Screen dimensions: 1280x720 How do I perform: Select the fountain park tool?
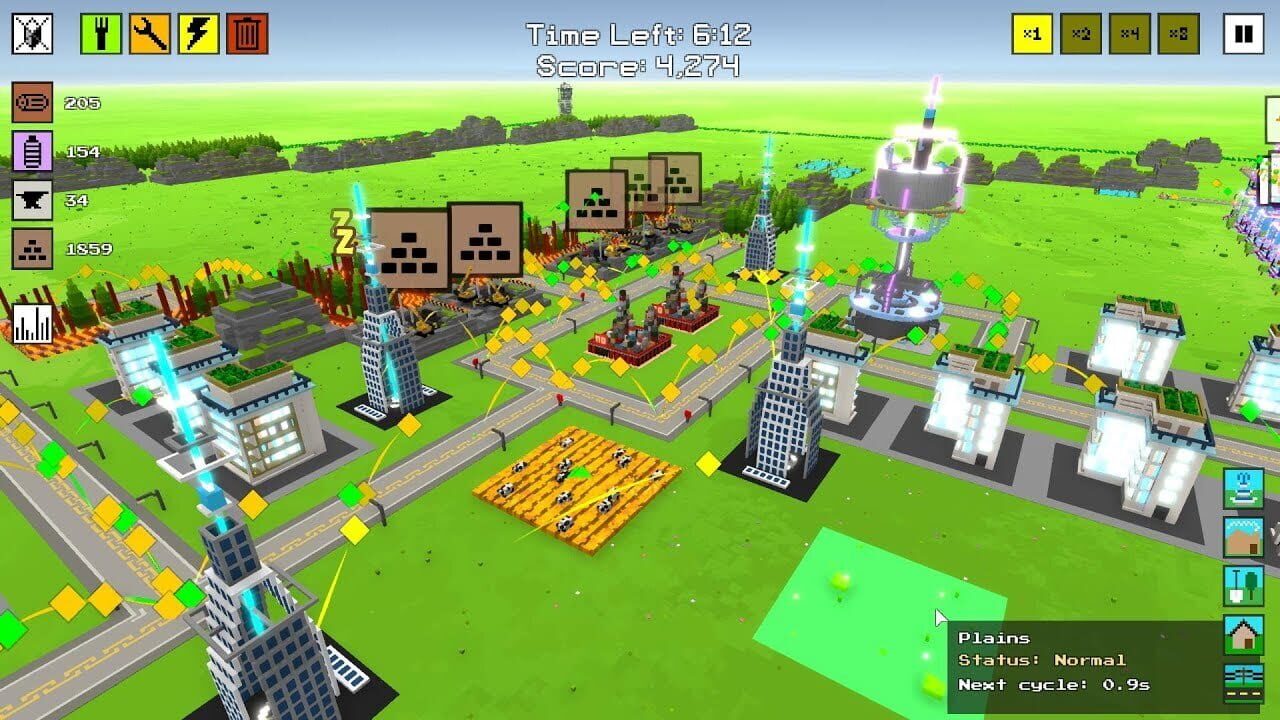point(1241,488)
